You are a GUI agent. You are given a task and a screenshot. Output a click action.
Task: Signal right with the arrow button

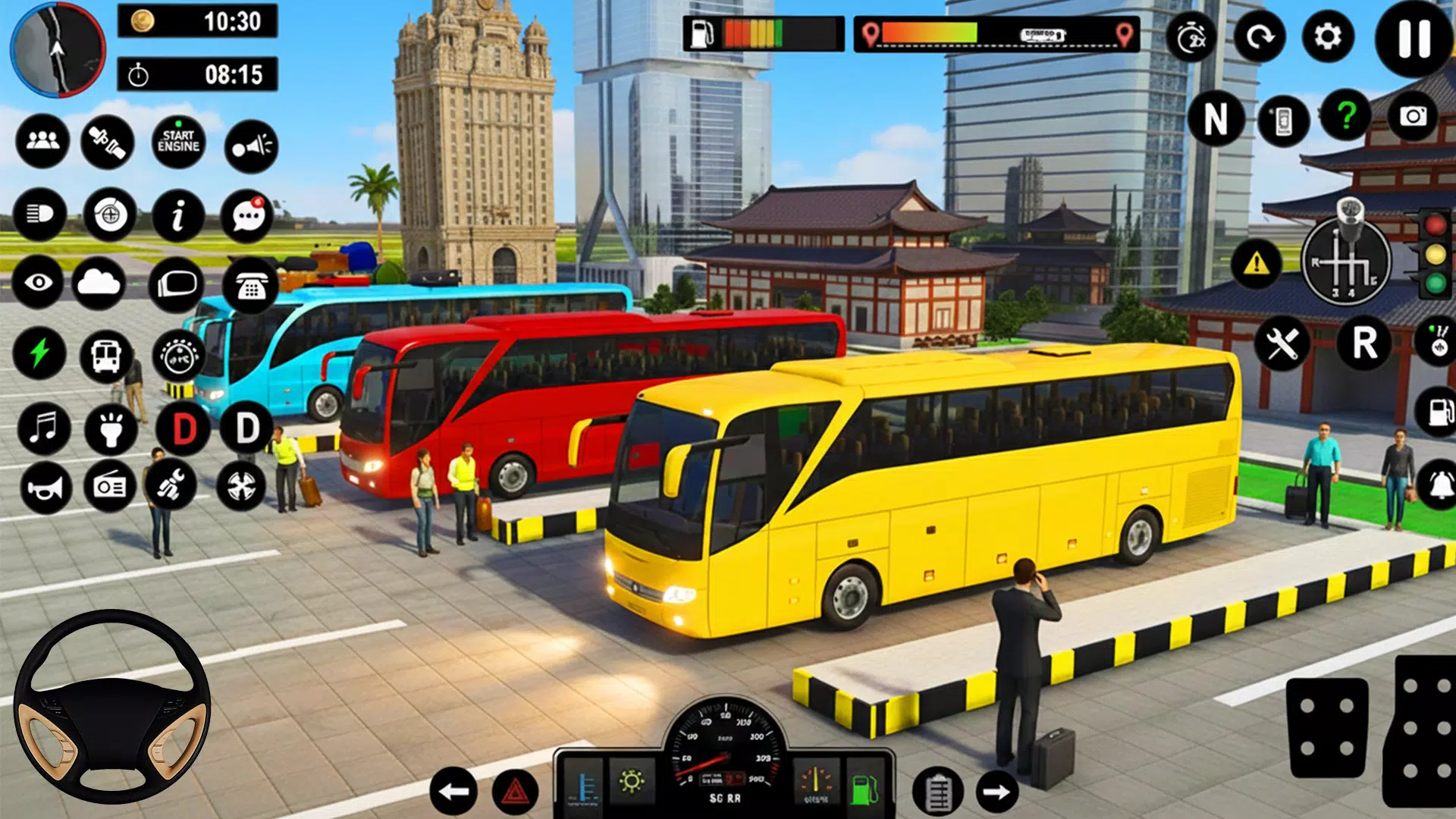(x=996, y=792)
